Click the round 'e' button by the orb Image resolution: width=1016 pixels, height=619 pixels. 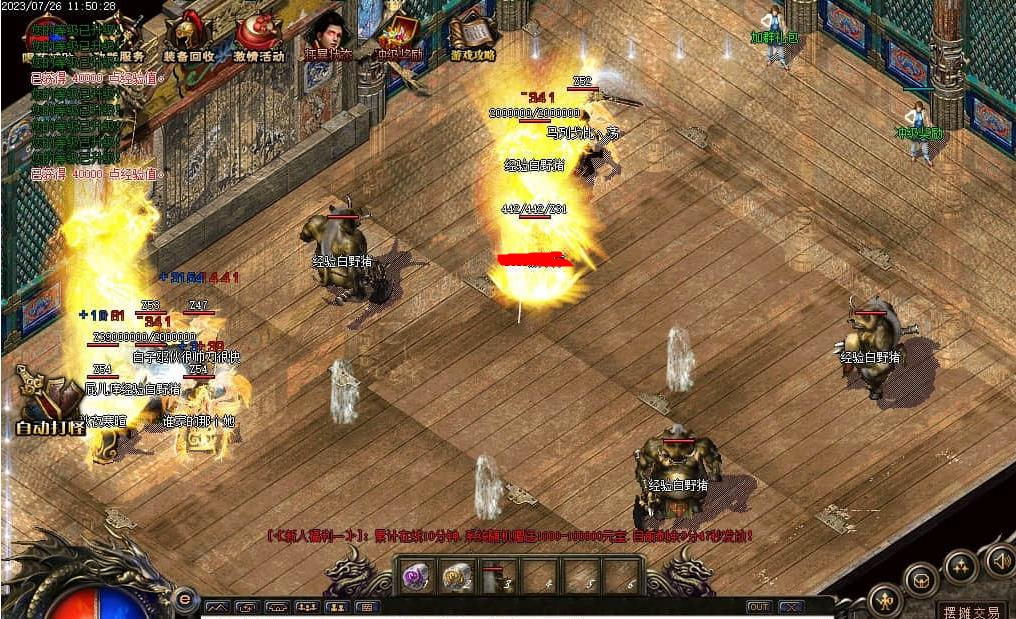[x=183, y=598]
